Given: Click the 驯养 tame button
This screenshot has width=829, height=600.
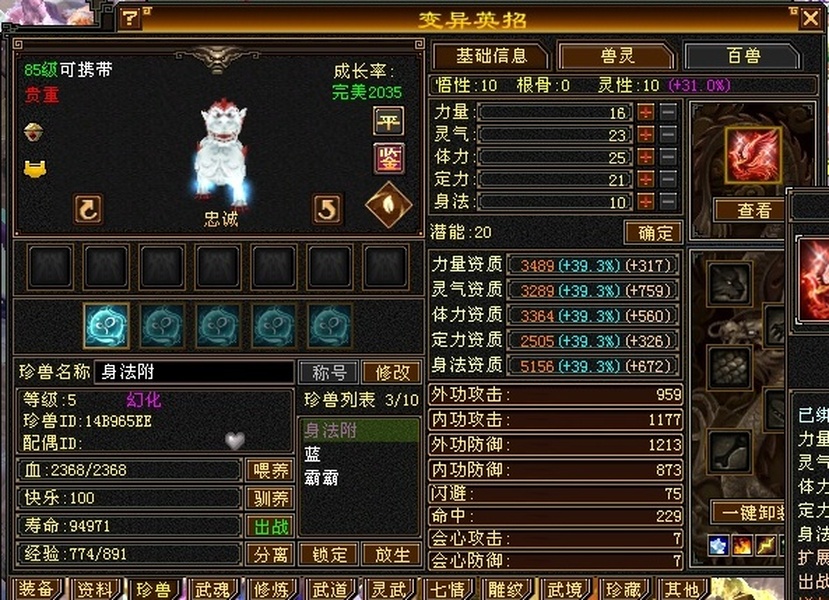Looking at the screenshot, I should 269,498.
